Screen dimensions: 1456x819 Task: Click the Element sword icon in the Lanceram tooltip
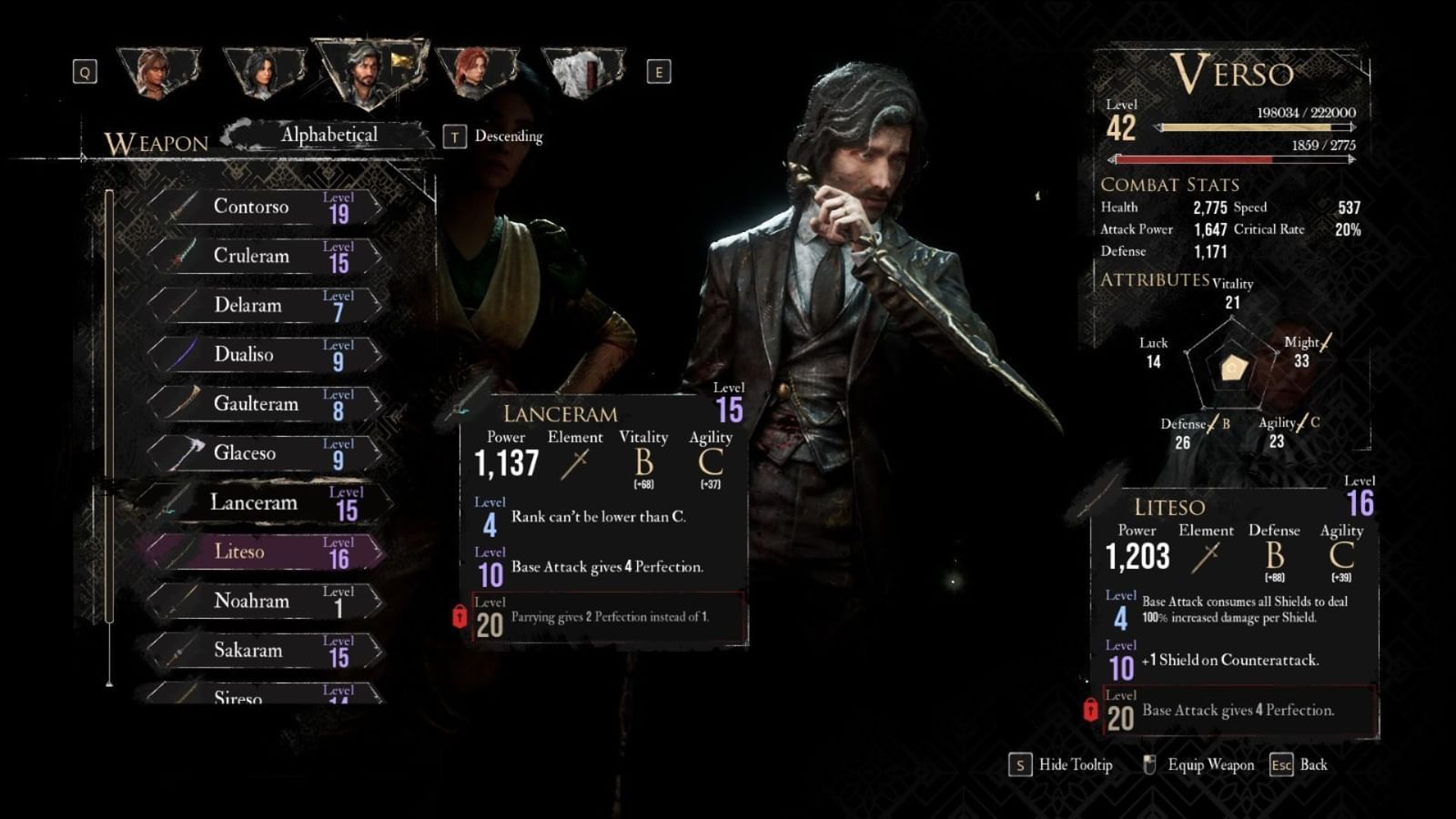tap(575, 466)
